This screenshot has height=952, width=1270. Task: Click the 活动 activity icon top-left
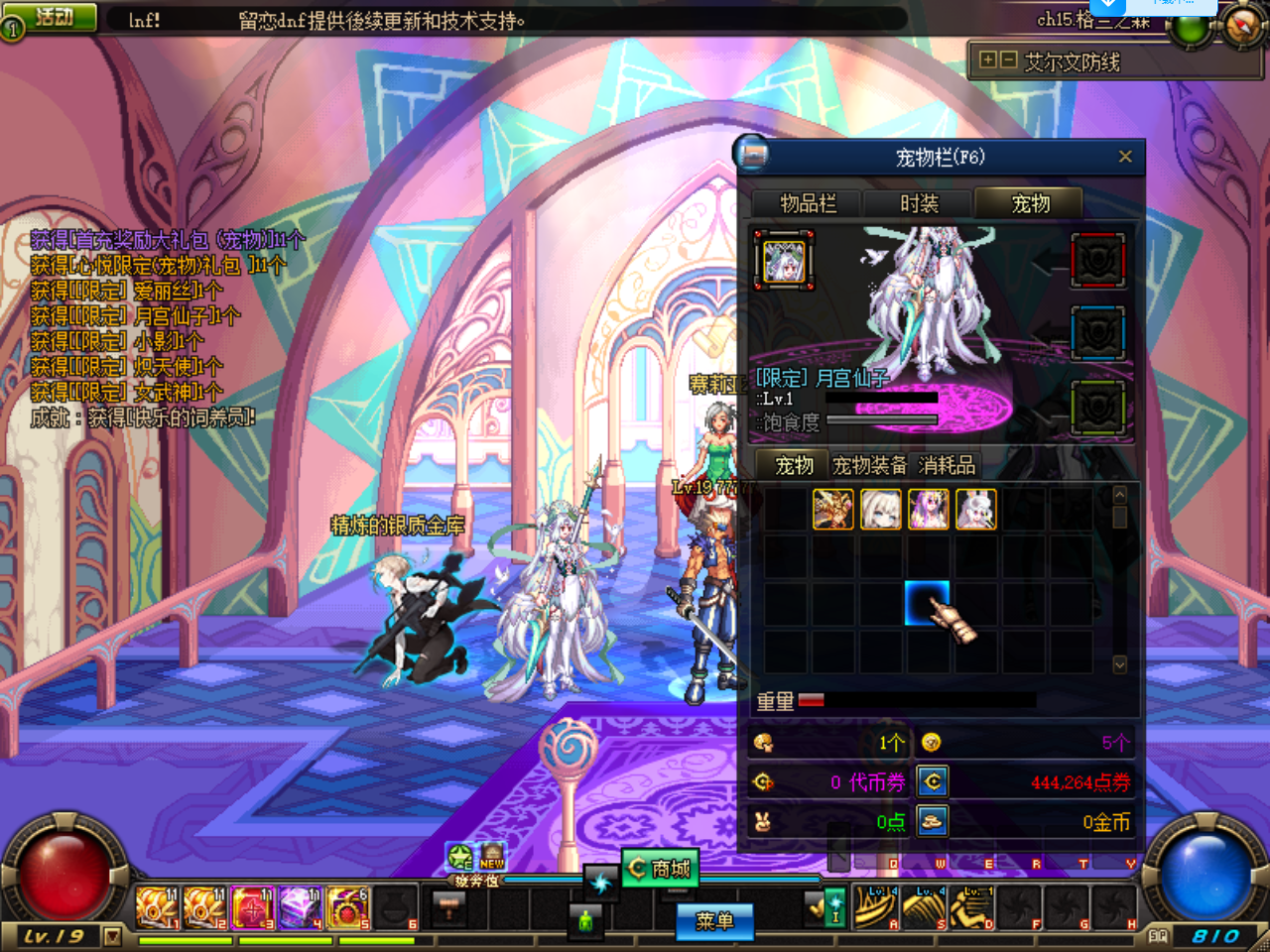pyautogui.click(x=55, y=17)
